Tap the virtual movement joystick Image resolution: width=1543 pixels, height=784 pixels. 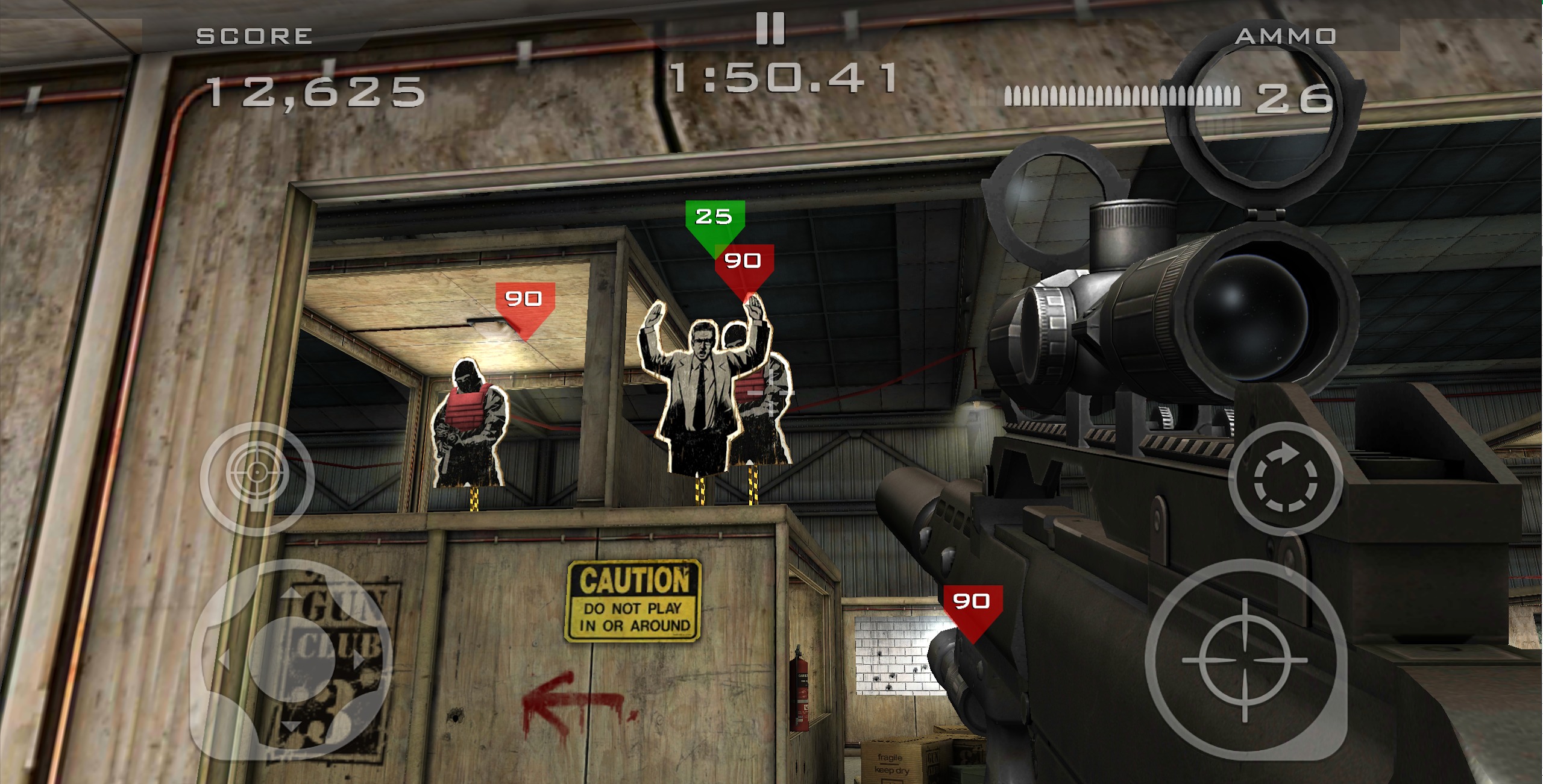tap(291, 660)
